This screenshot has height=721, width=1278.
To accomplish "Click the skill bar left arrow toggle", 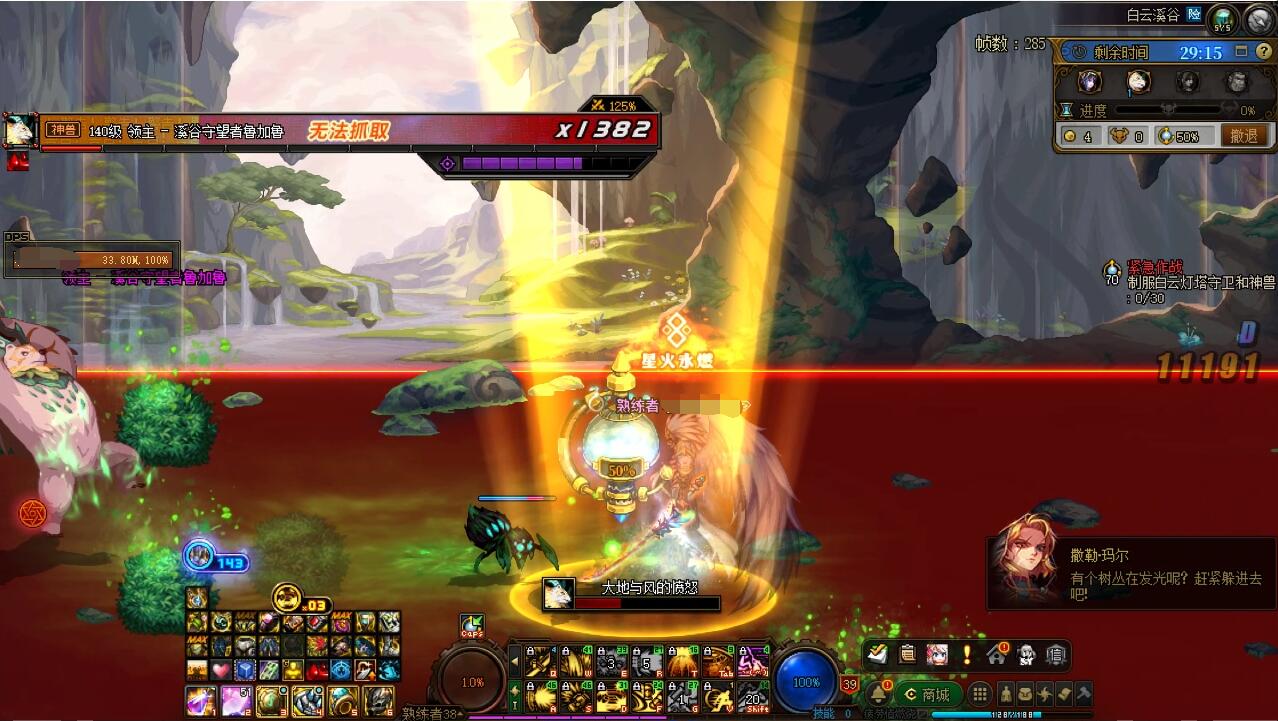I will click(515, 661).
